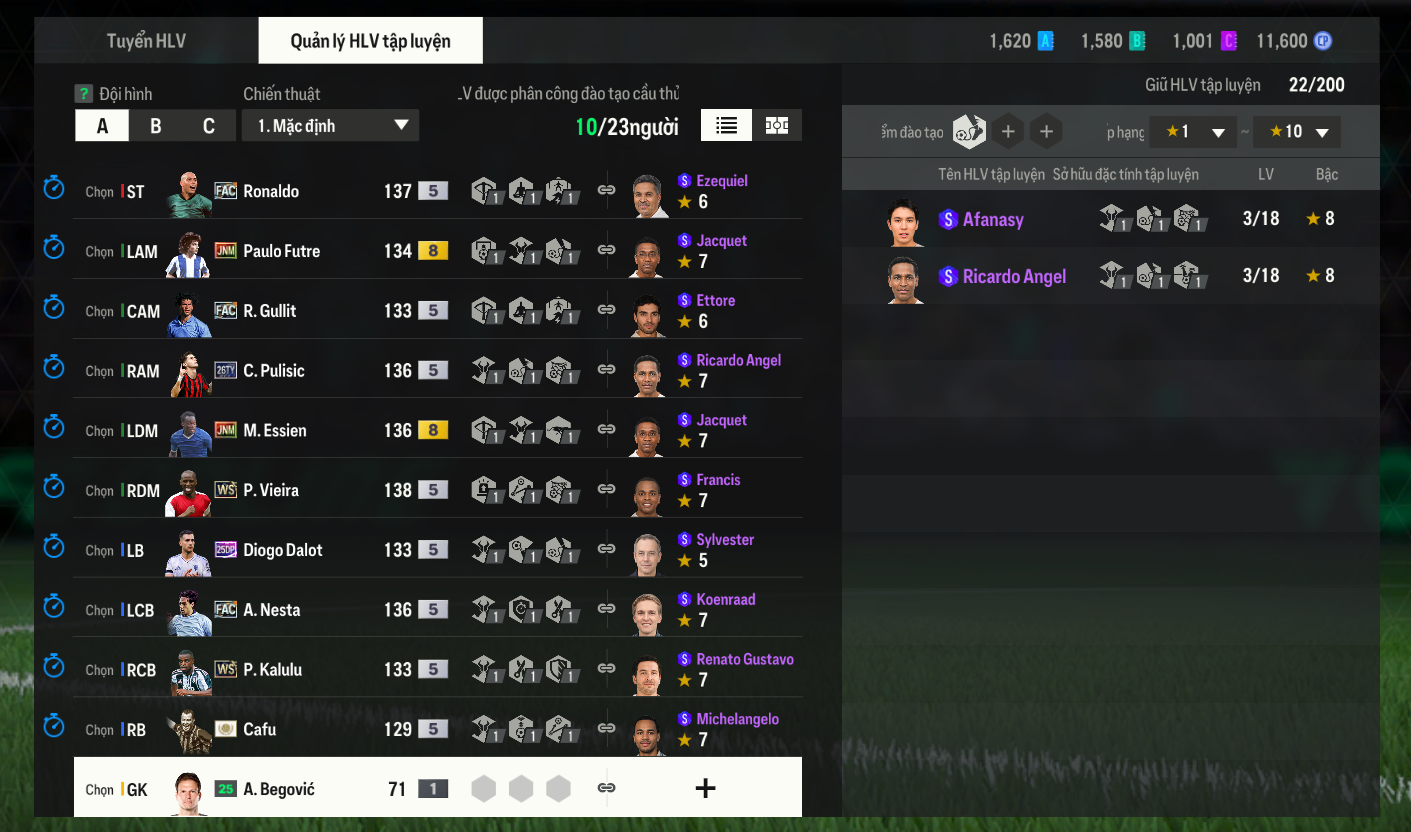The image size is (1411, 832).
Task: Open the Mặc định tactics dropdown
Action: click(330, 126)
